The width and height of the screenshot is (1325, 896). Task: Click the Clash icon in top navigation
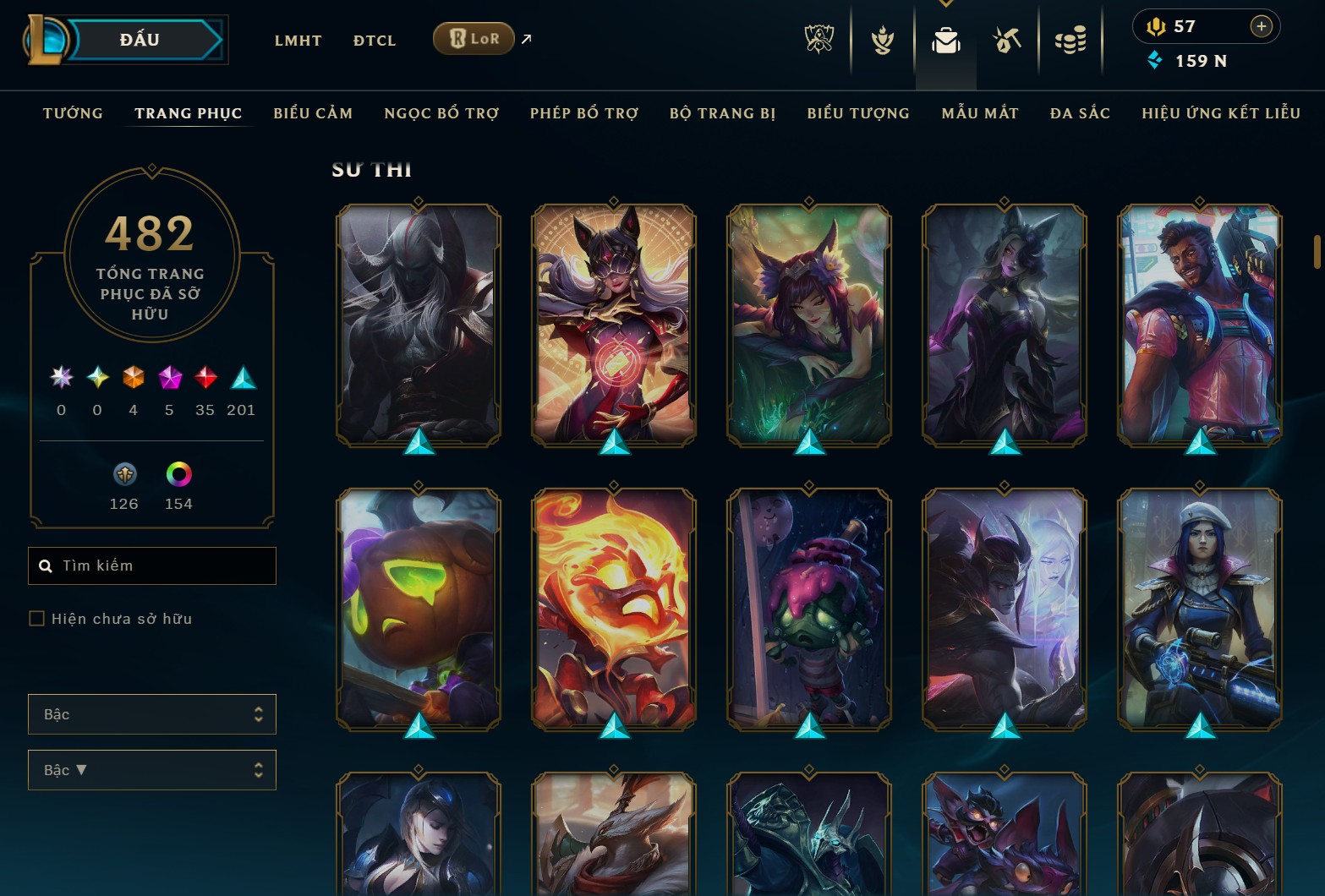pyautogui.click(x=882, y=39)
